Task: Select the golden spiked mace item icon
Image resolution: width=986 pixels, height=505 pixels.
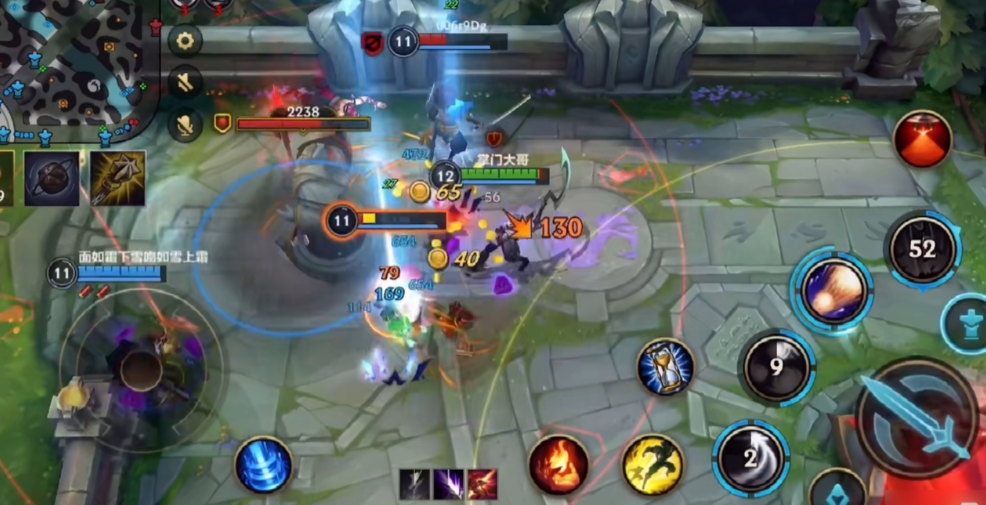Action: (117, 178)
